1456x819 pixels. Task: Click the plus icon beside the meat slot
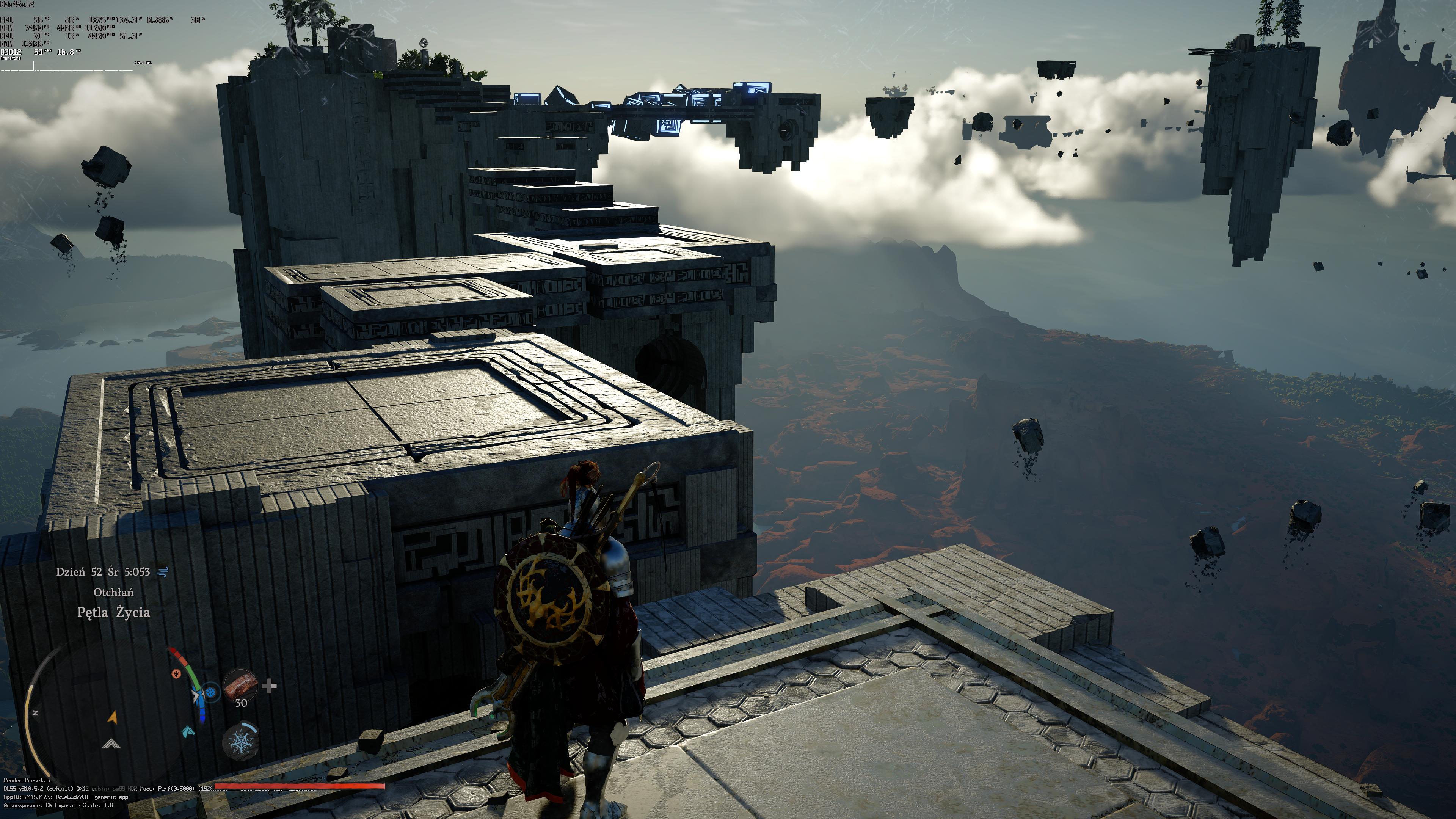tap(270, 686)
